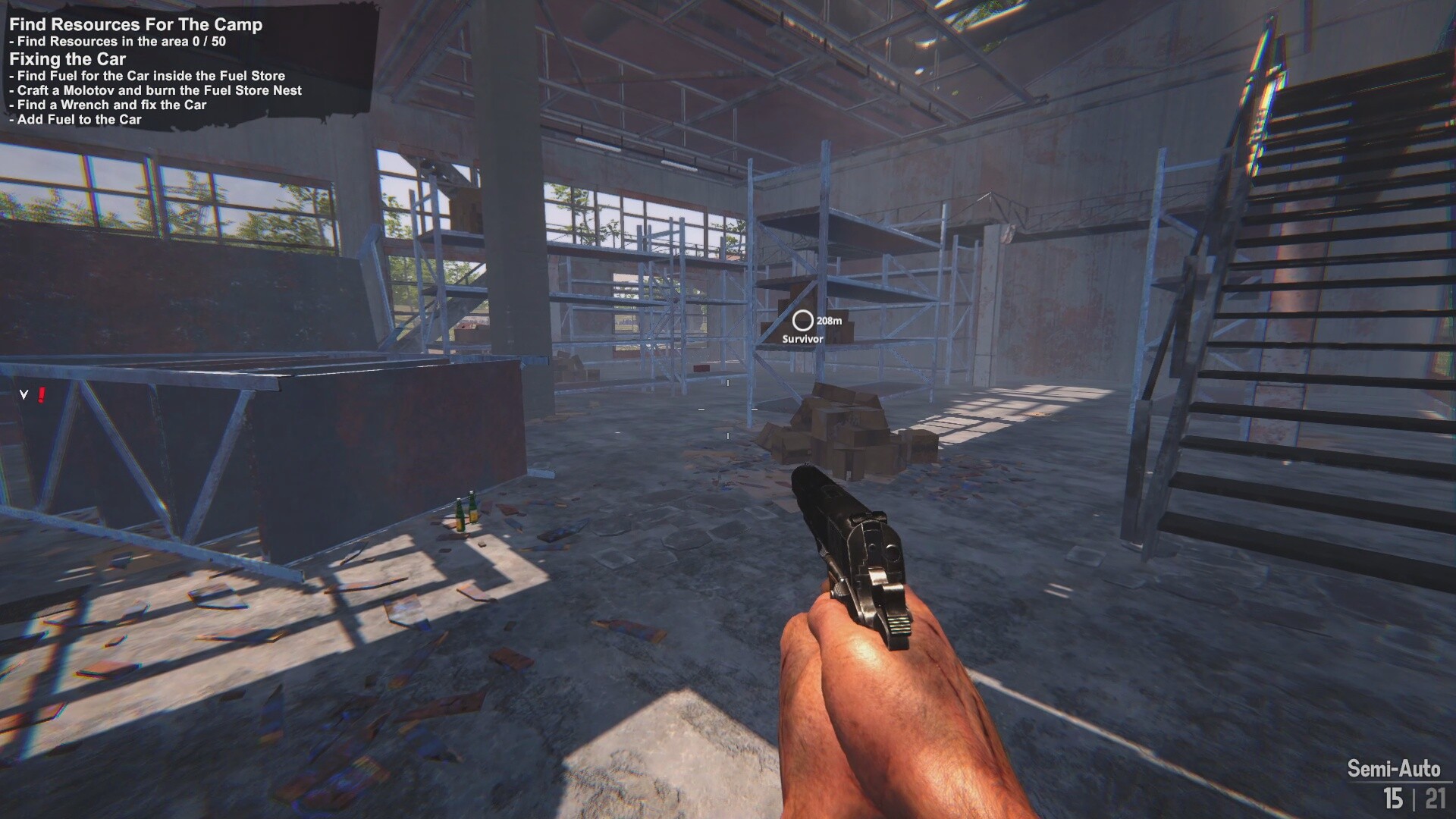Screen dimensions: 1456x819
Task: Click the center crosshair aiming reticle
Action: pos(728,409)
